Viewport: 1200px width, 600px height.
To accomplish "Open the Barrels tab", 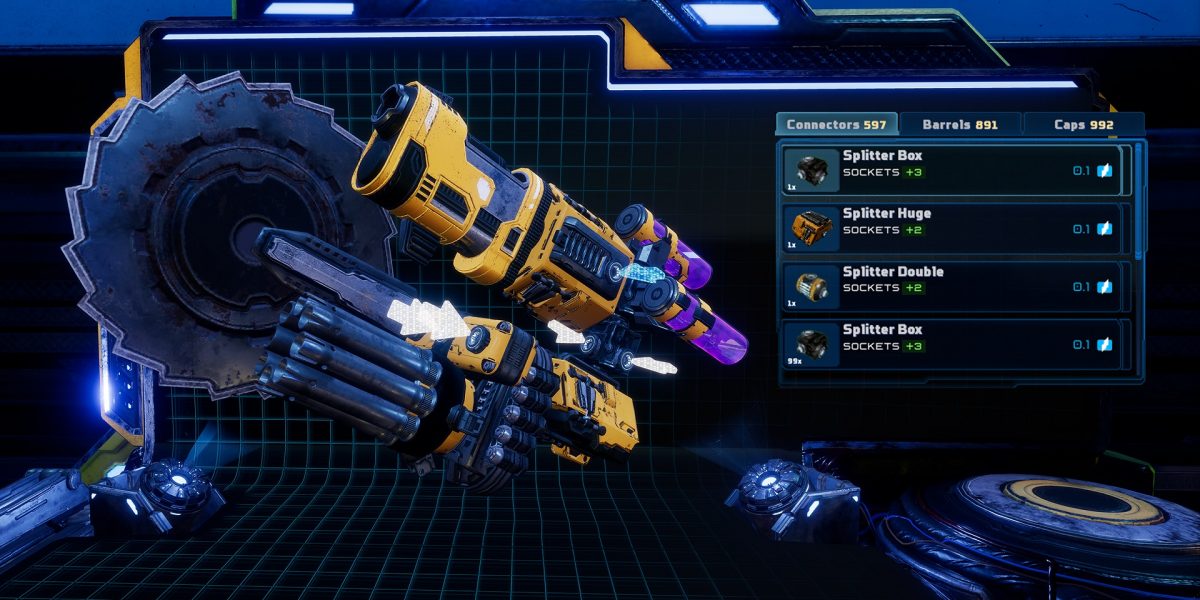I will click(960, 125).
